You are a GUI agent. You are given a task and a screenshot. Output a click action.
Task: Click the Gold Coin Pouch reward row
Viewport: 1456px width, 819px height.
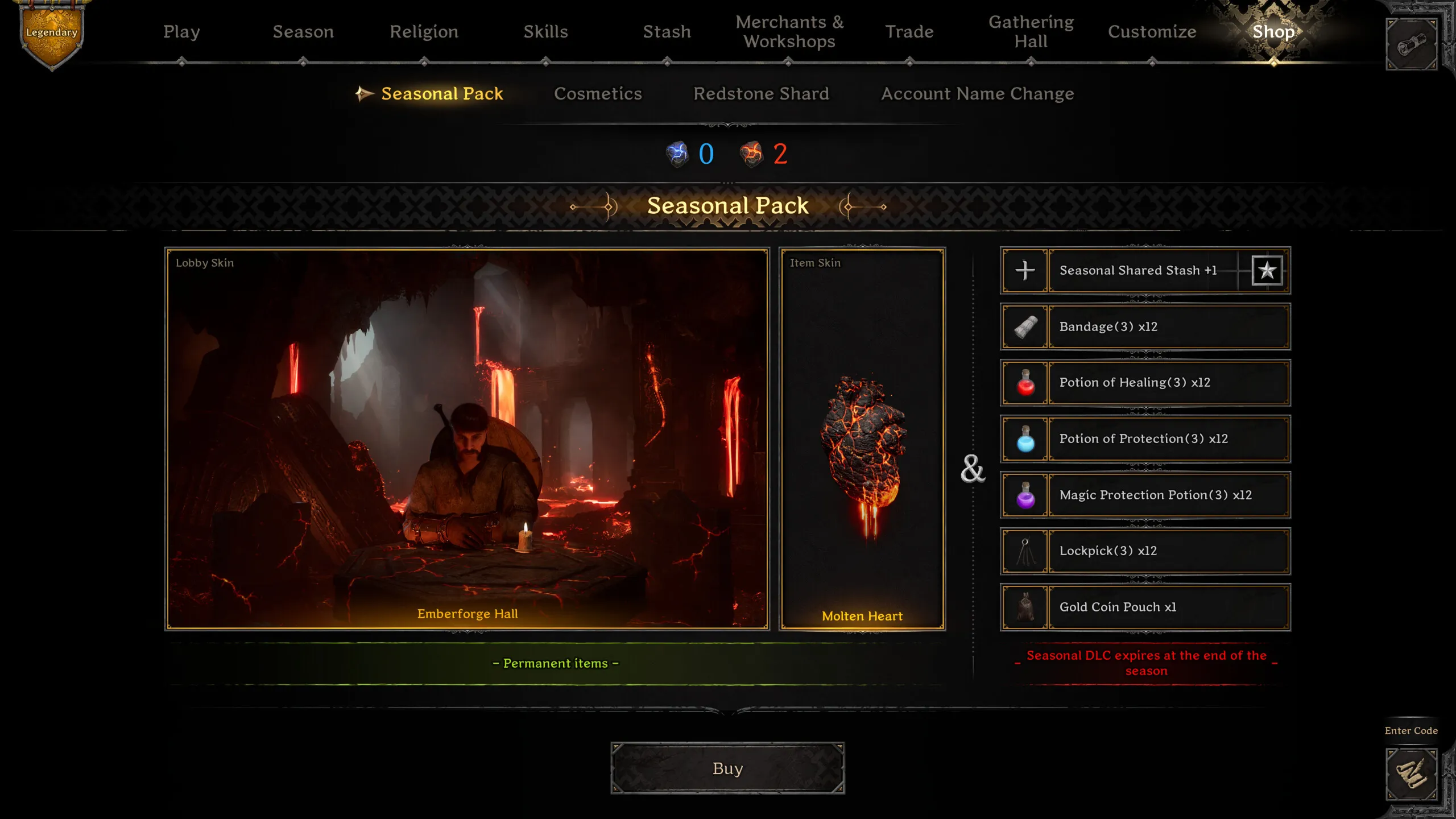[1144, 607]
